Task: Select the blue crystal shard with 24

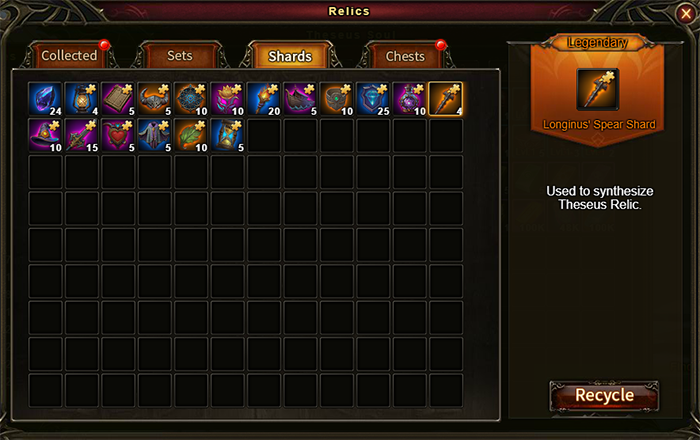Action: (46, 99)
